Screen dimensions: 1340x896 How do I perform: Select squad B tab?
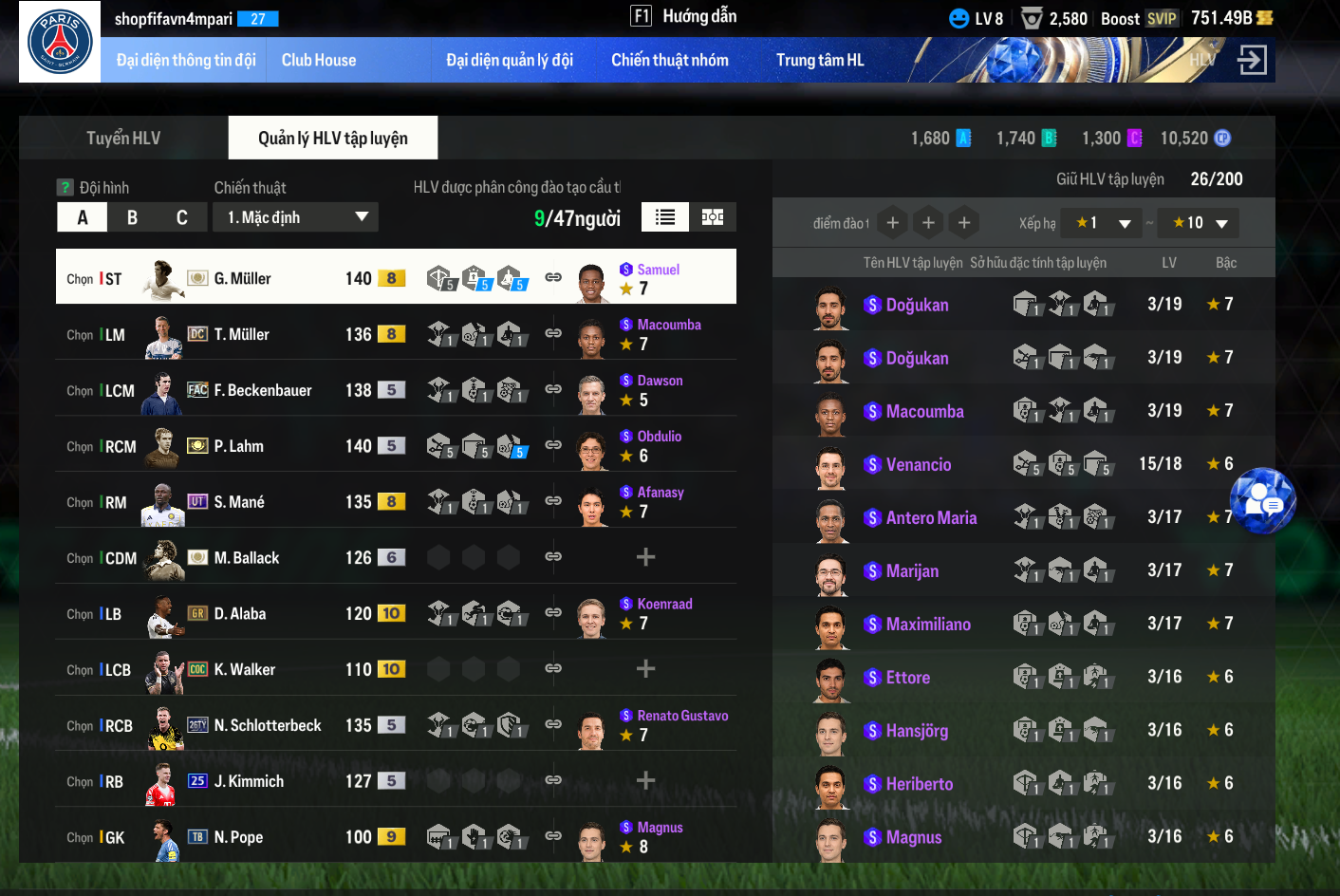click(132, 217)
